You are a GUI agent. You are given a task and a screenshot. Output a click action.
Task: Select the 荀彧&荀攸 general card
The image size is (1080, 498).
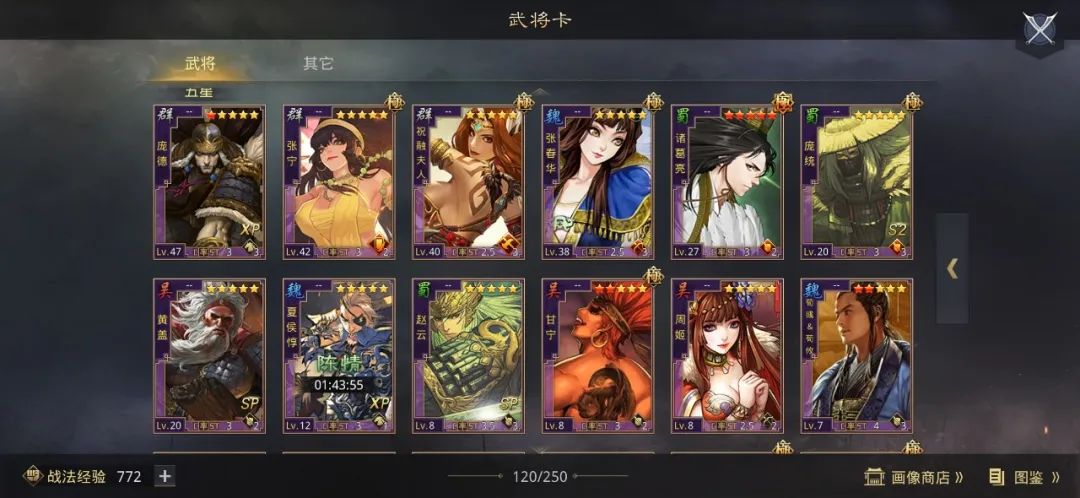pos(856,356)
